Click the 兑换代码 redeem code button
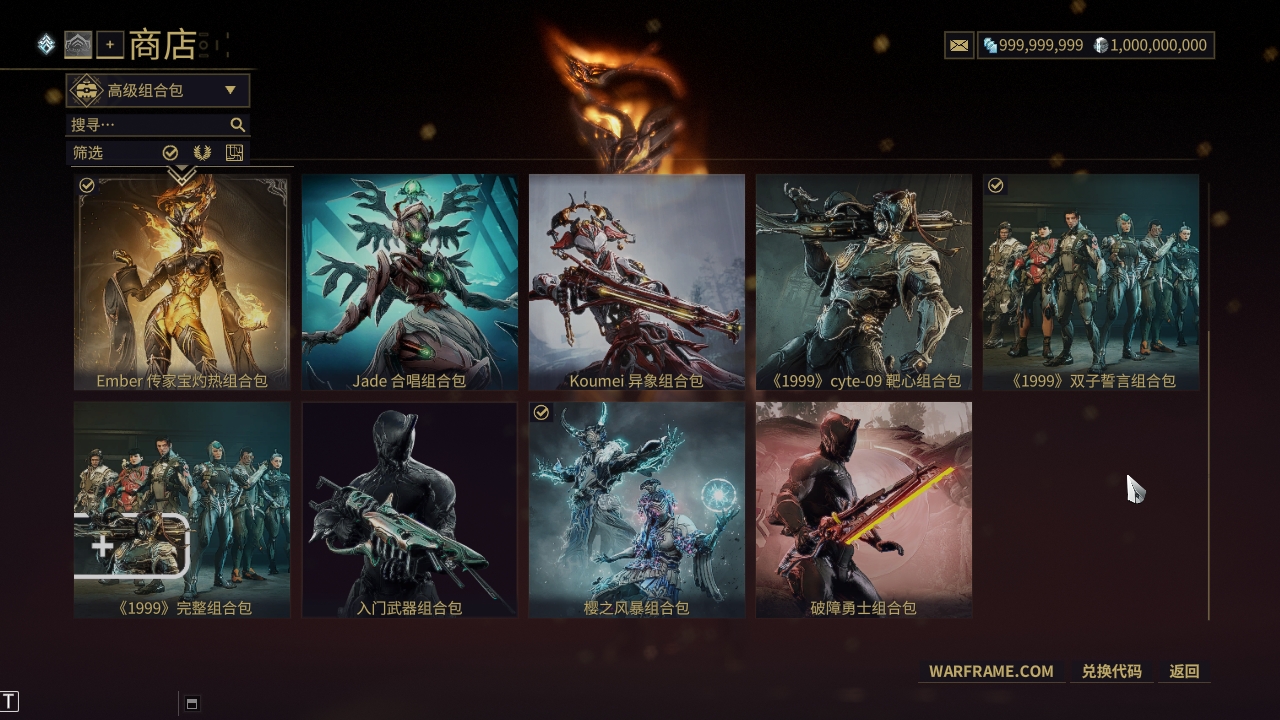This screenshot has height=720, width=1280. [x=1111, y=671]
